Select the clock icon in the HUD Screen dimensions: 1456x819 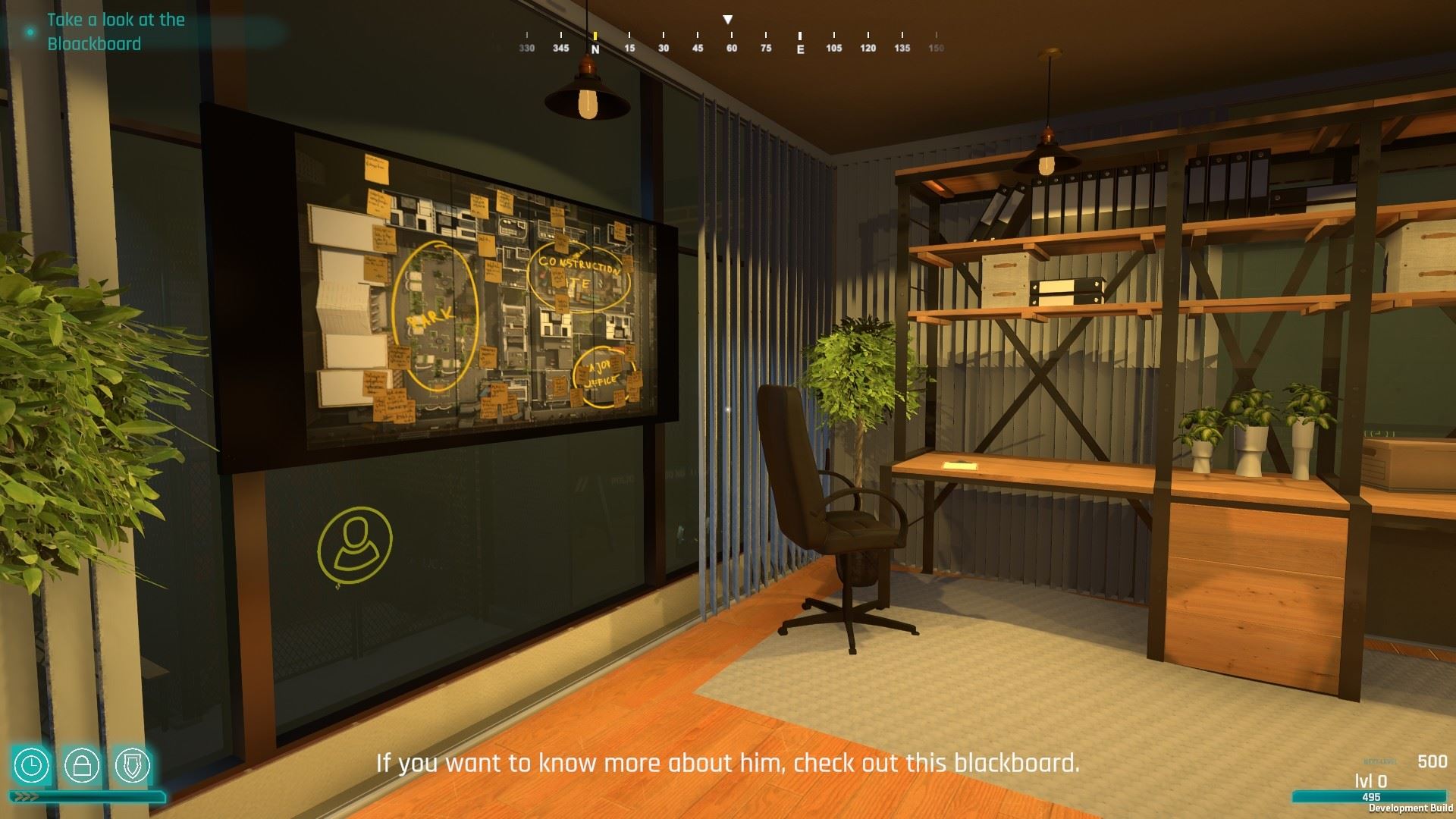pos(32,766)
